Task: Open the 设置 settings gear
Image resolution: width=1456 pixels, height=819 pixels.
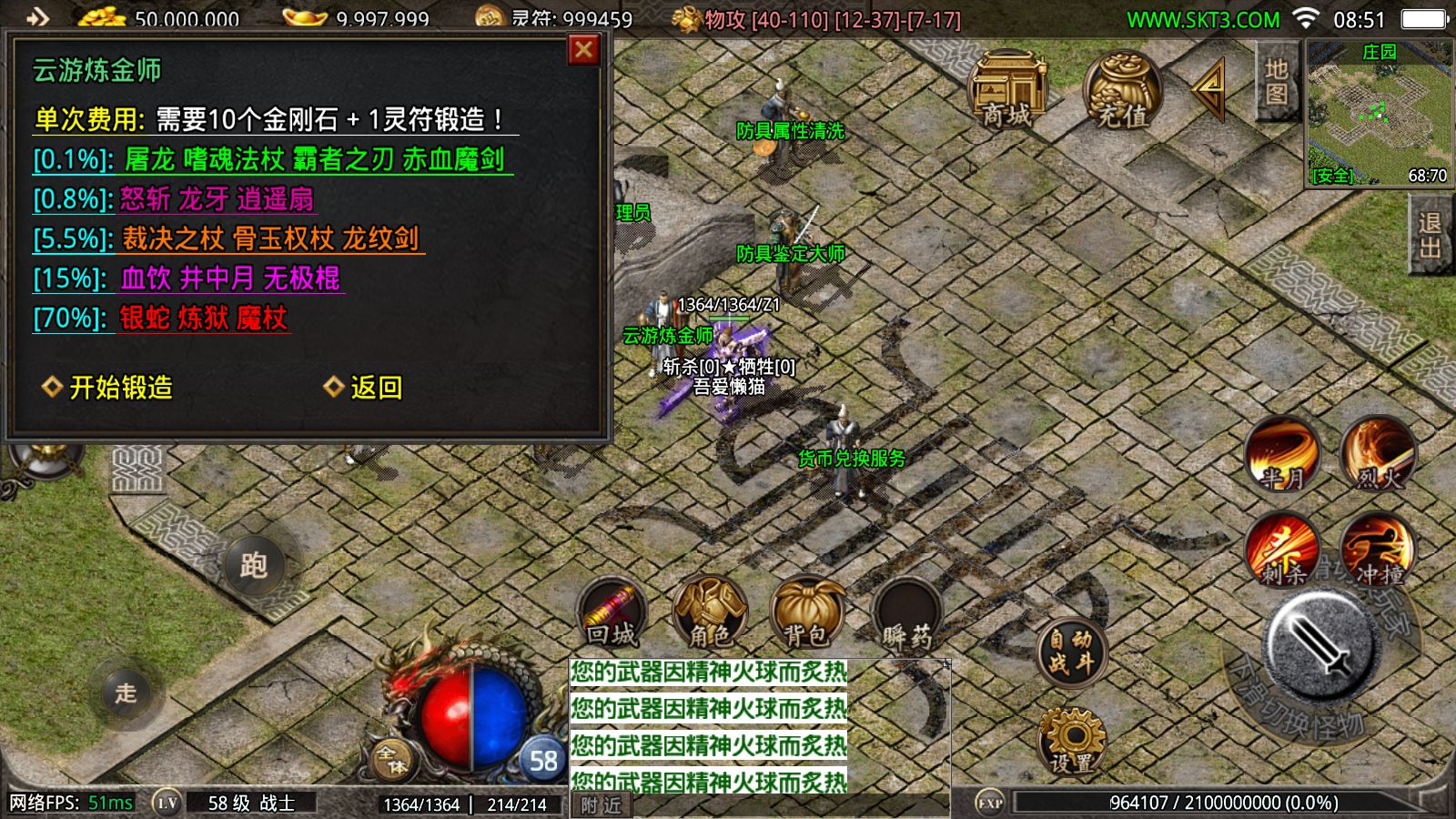Action: [1072, 742]
